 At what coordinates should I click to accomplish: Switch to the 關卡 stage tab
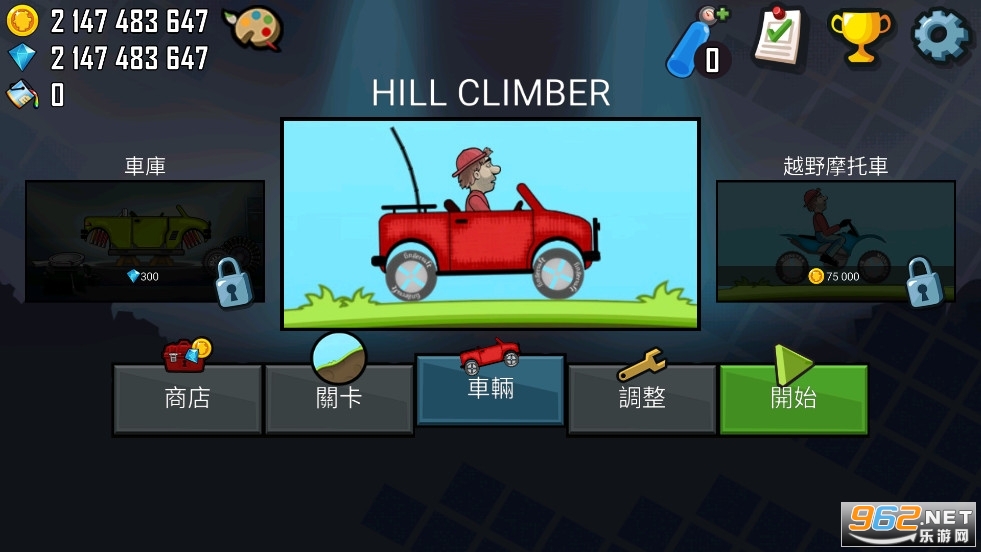tap(339, 397)
